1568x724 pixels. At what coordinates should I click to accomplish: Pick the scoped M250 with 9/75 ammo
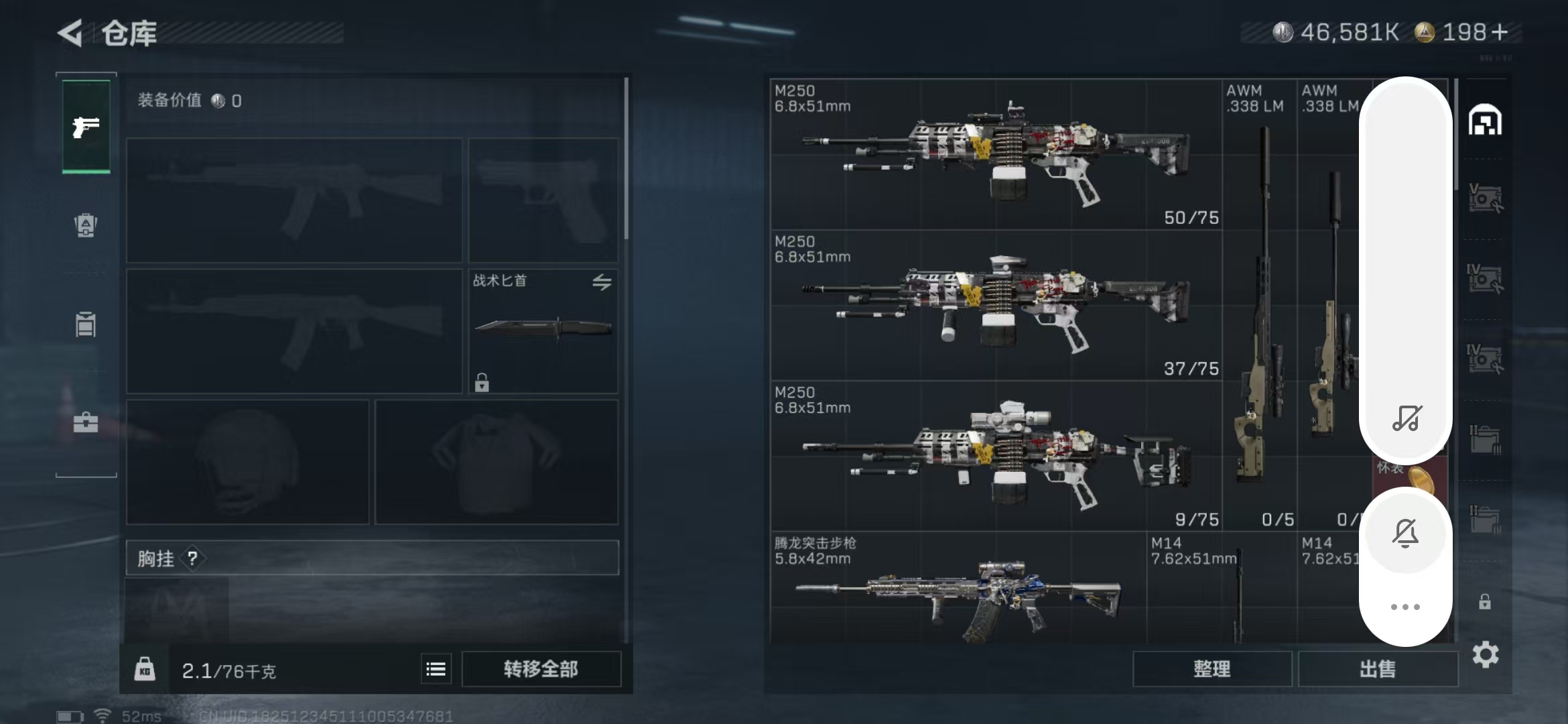pos(996,456)
